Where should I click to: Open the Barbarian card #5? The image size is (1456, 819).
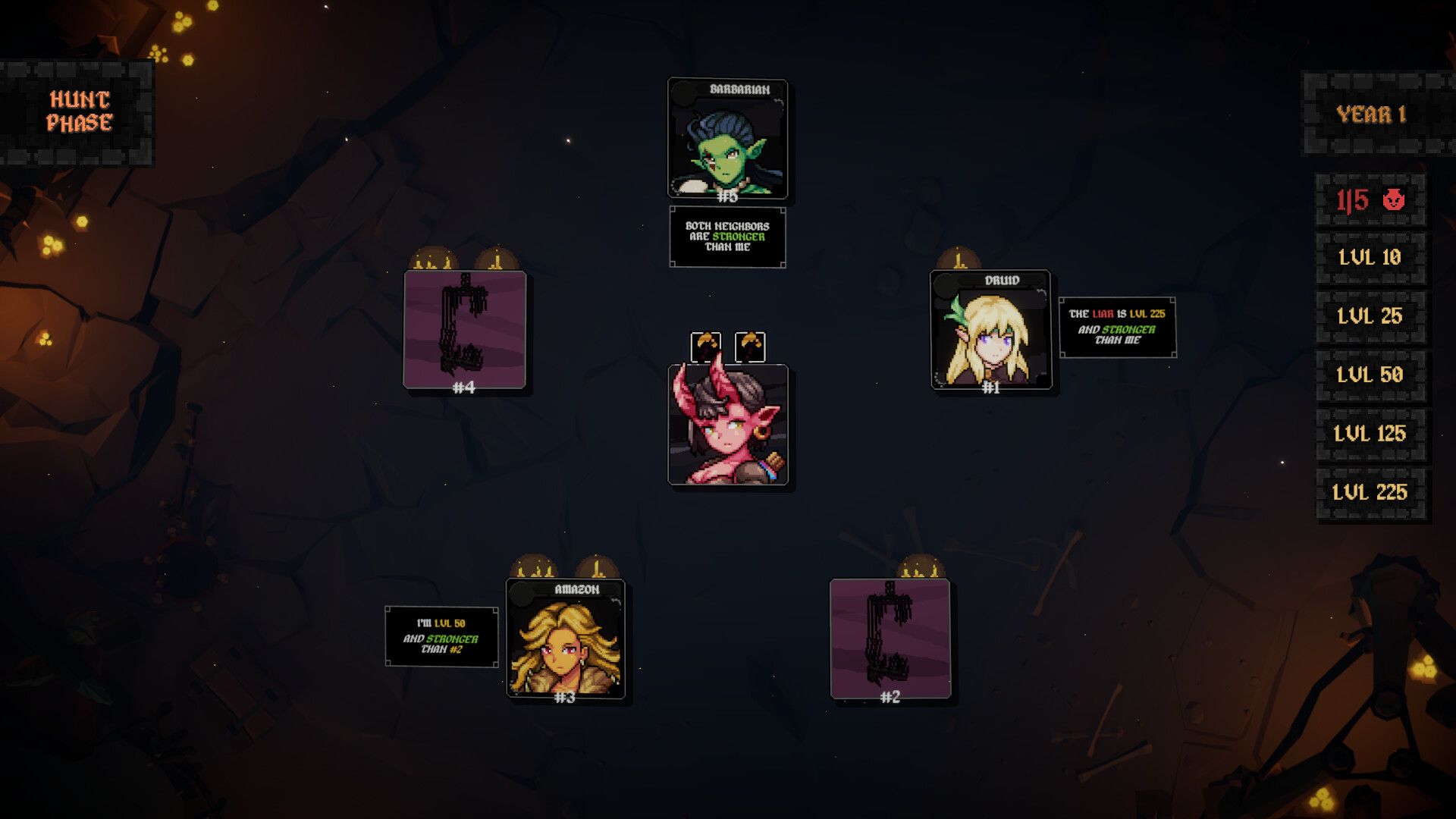click(726, 140)
